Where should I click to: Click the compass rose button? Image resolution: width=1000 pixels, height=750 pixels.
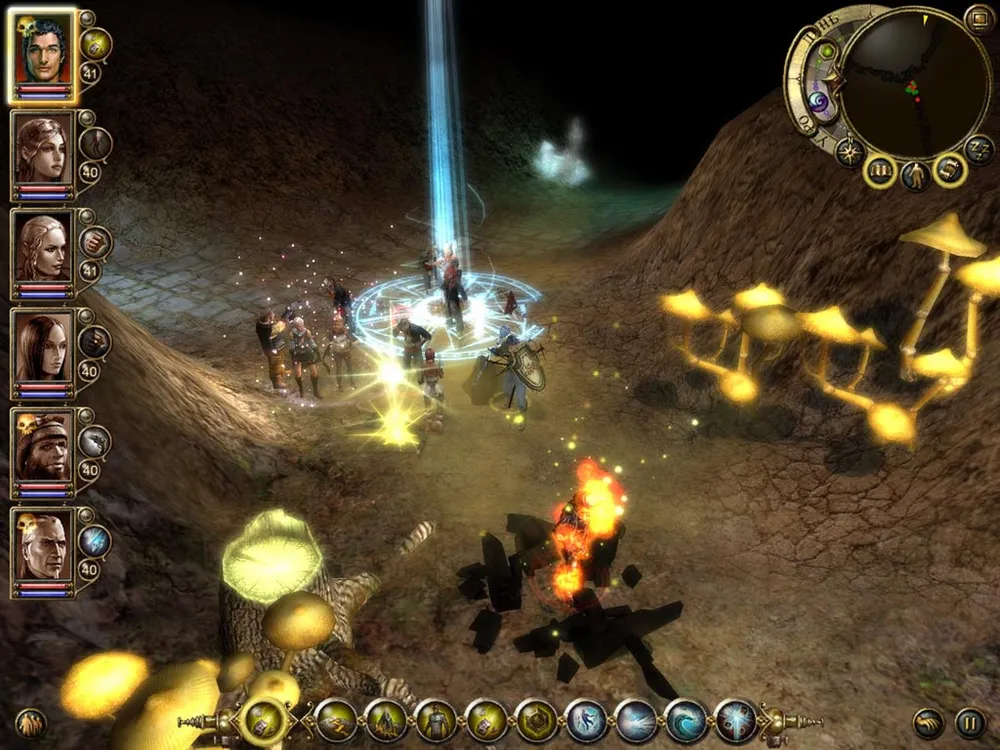(x=850, y=151)
